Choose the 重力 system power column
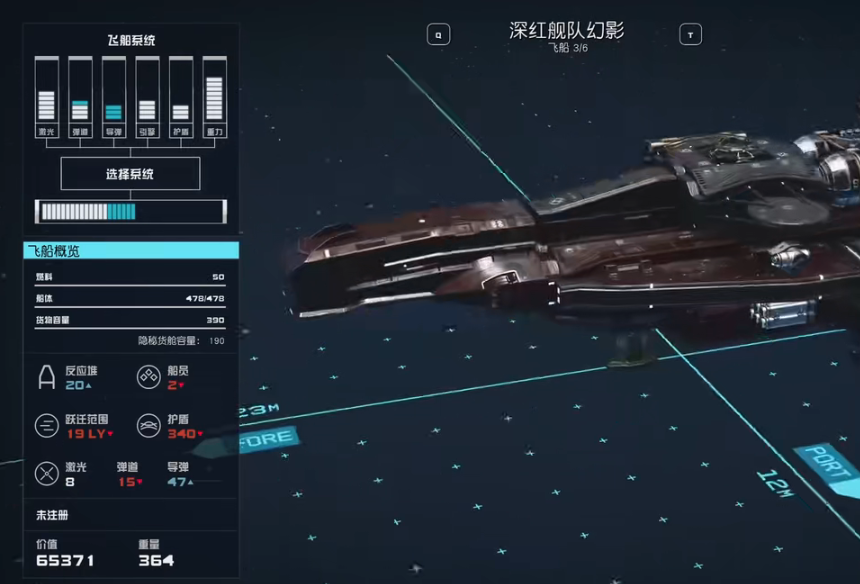The height and width of the screenshot is (584, 860). click(x=214, y=97)
